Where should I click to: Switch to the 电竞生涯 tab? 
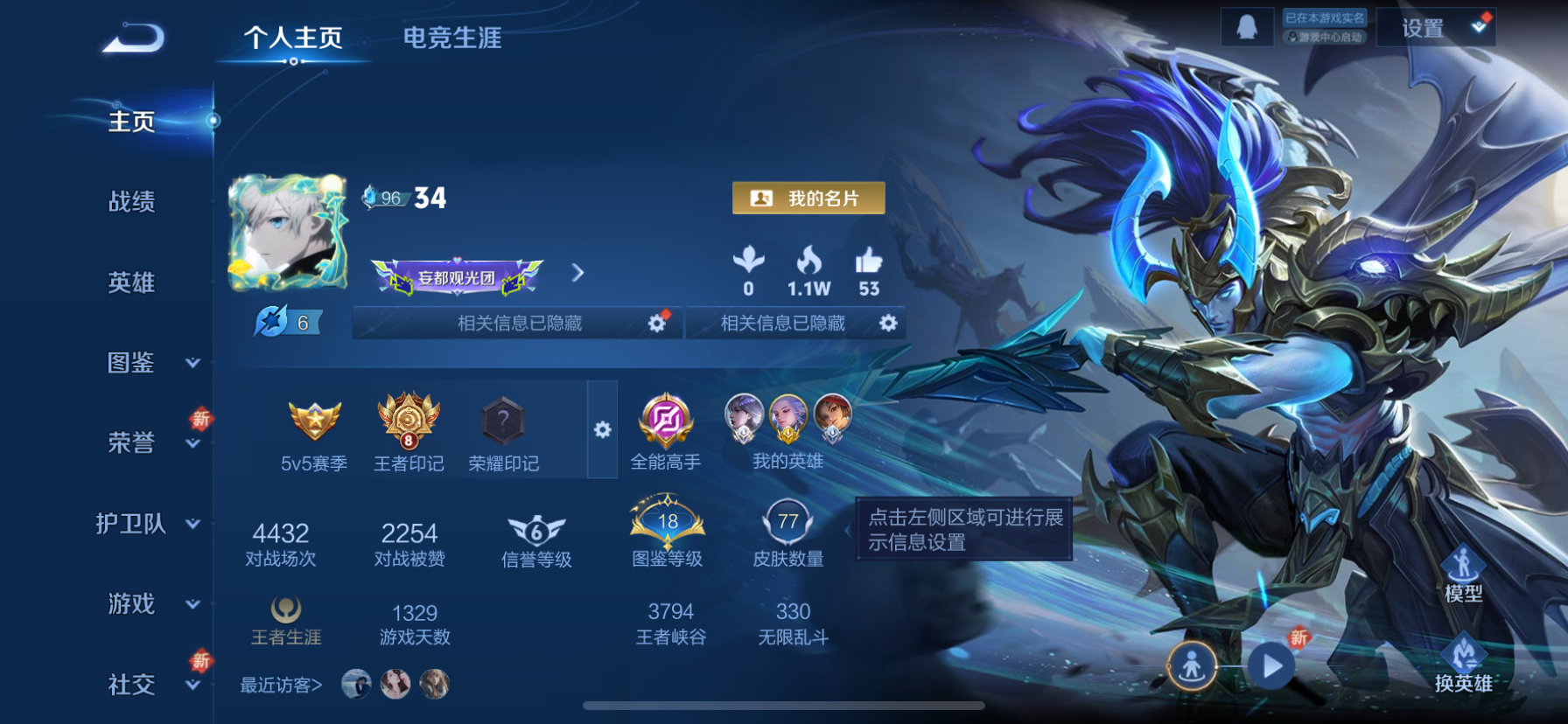coord(452,39)
